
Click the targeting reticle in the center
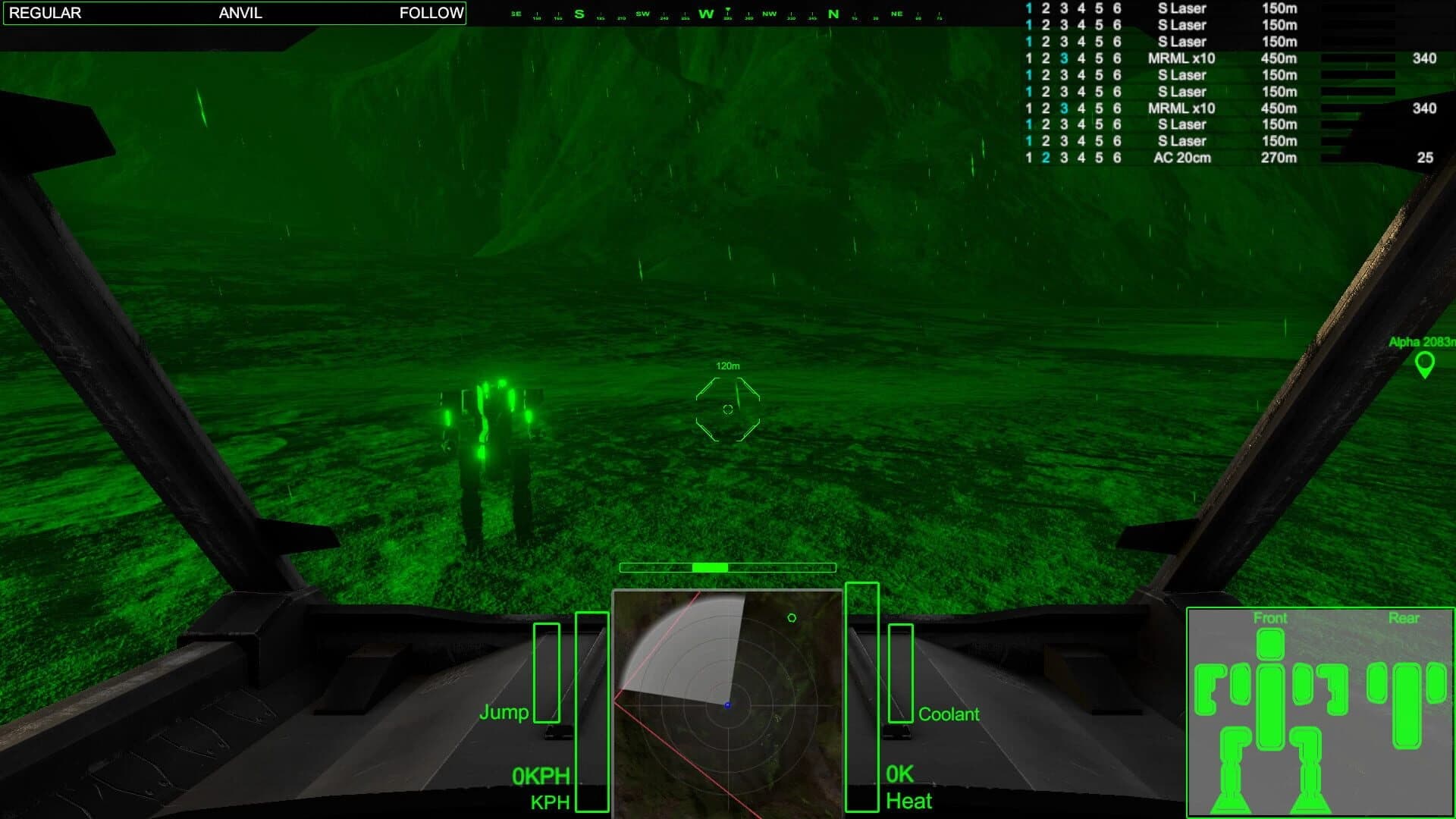726,409
